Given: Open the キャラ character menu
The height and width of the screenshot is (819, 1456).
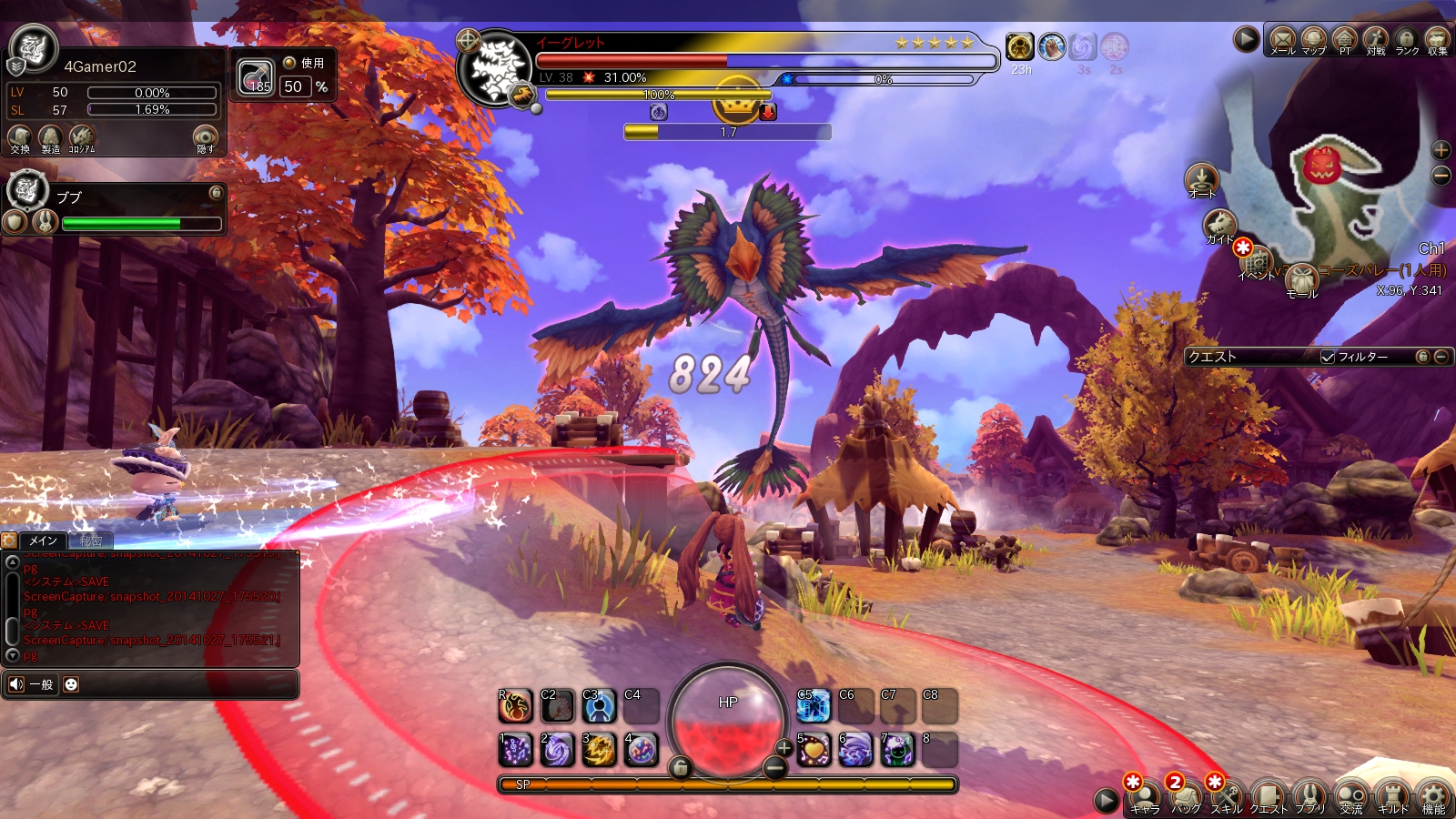Looking at the screenshot, I should [1144, 797].
